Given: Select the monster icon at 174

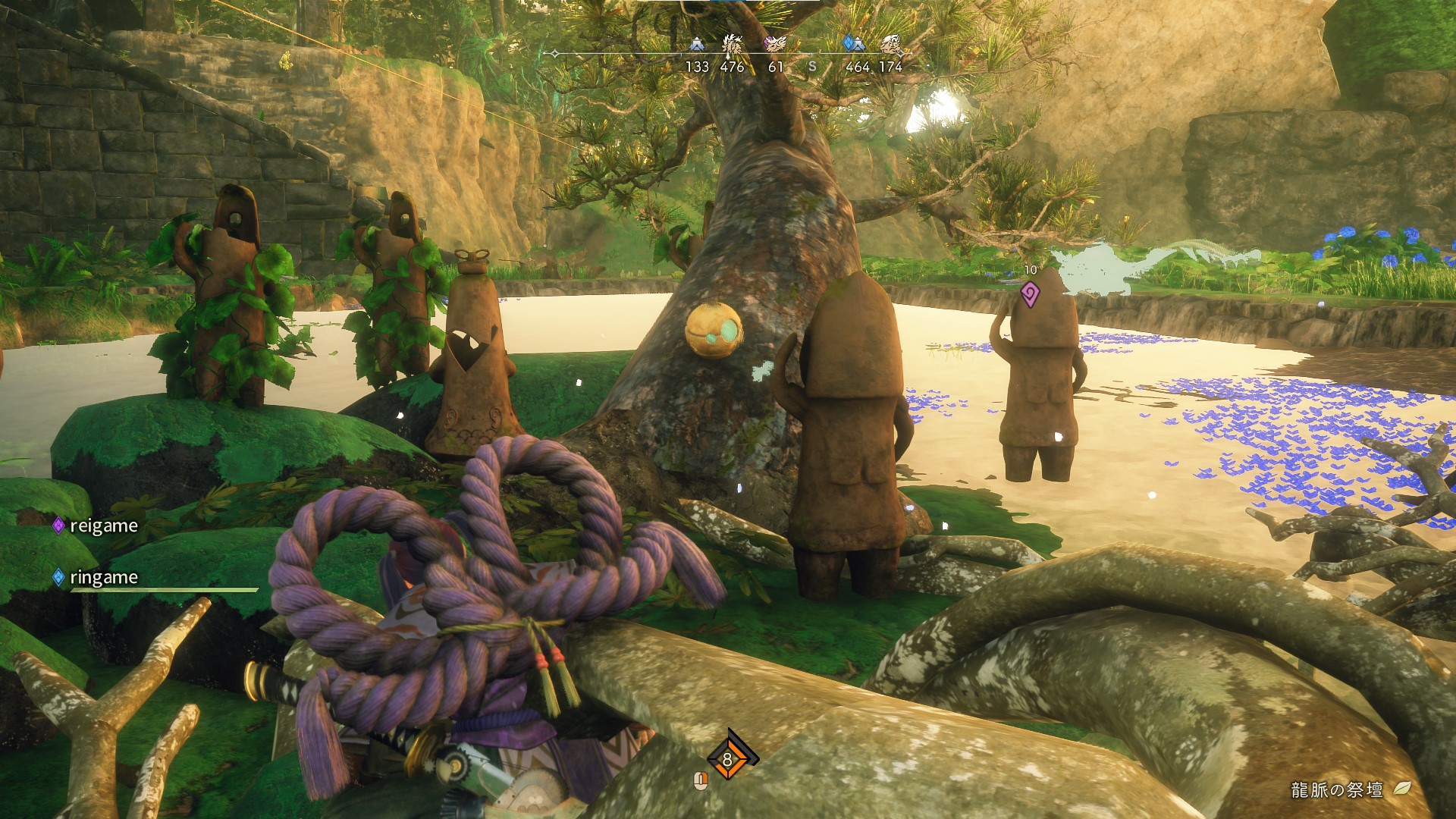Looking at the screenshot, I should point(891,45).
